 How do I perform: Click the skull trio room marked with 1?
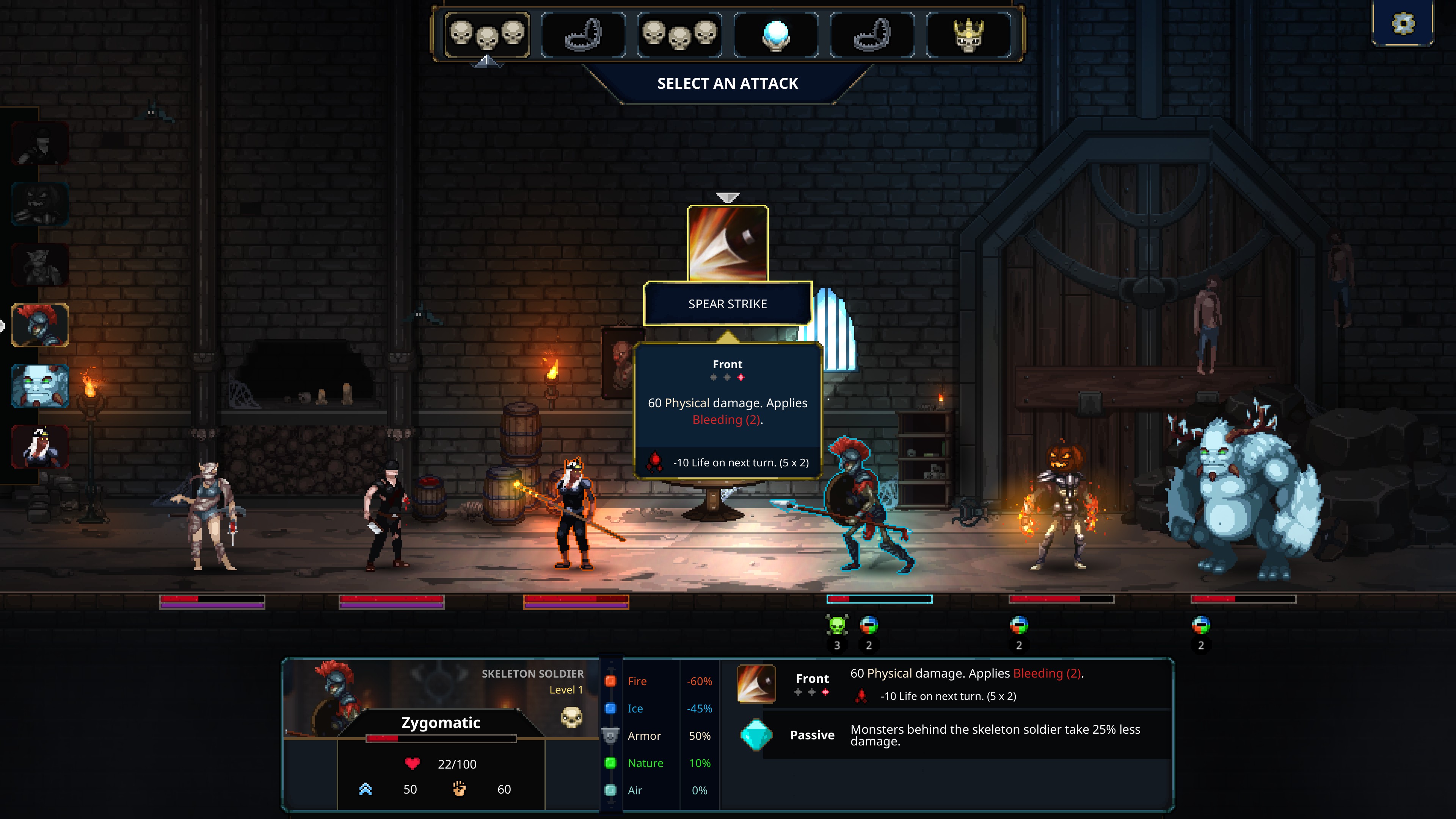click(486, 35)
